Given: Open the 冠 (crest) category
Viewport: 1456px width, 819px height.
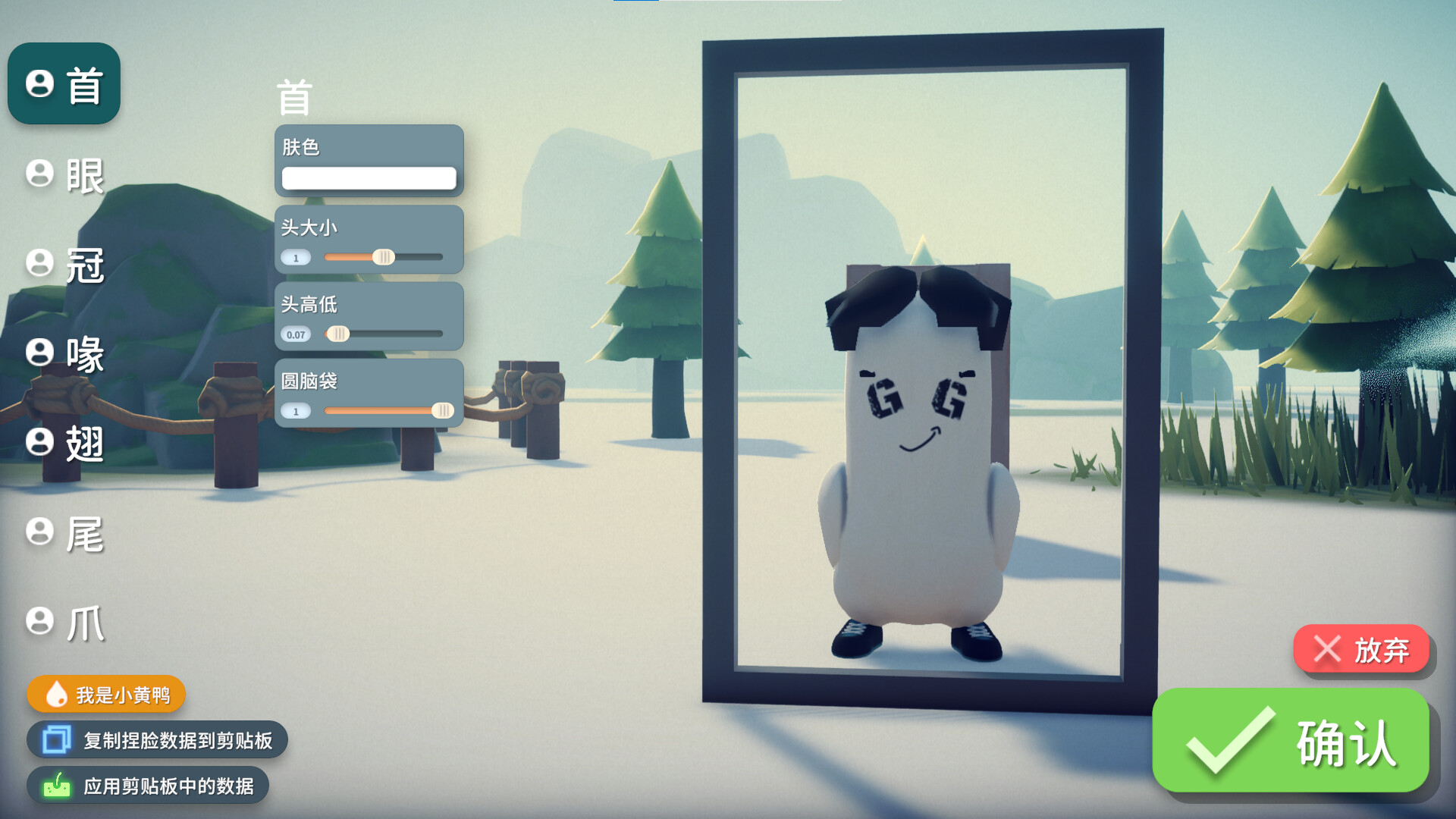Looking at the screenshot, I should [x=65, y=265].
